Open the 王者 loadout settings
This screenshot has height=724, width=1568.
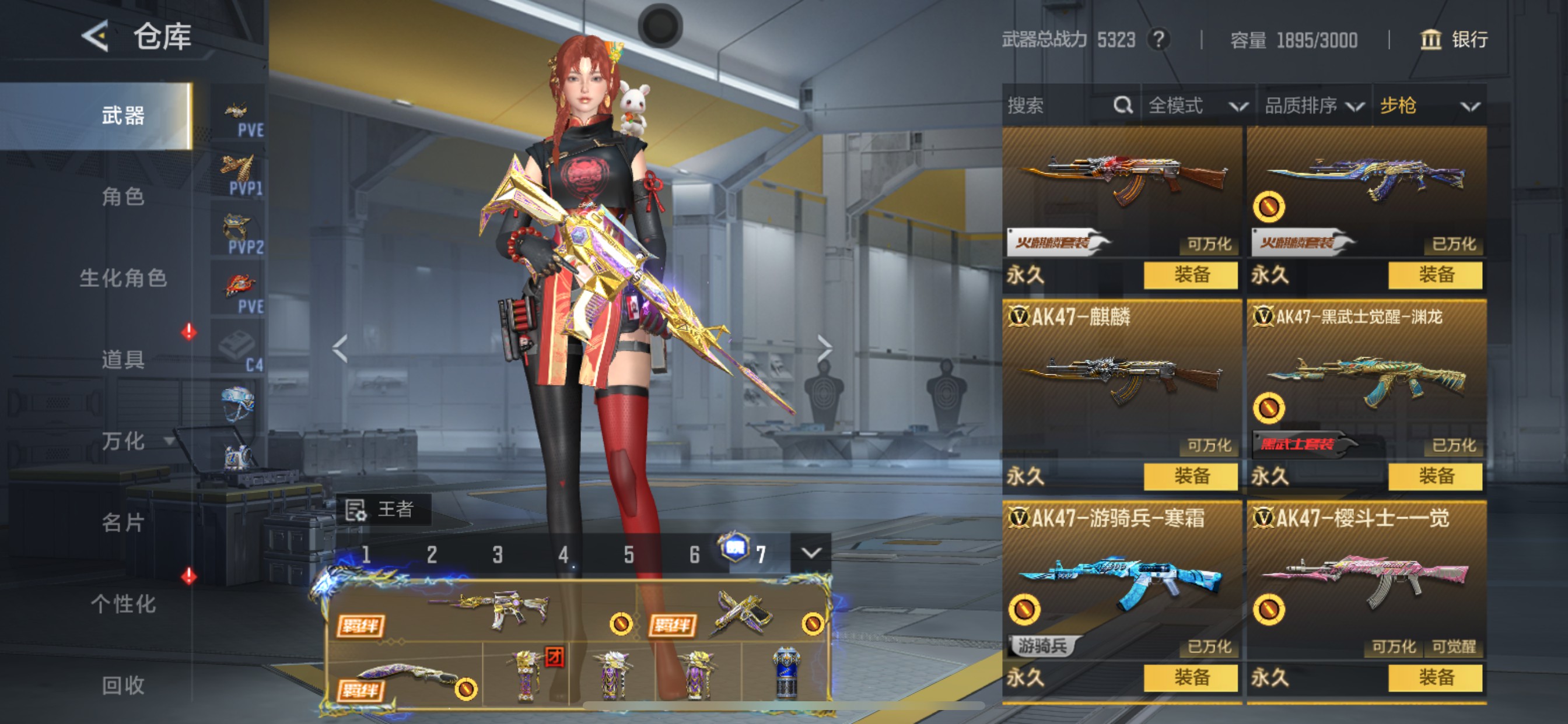383,509
